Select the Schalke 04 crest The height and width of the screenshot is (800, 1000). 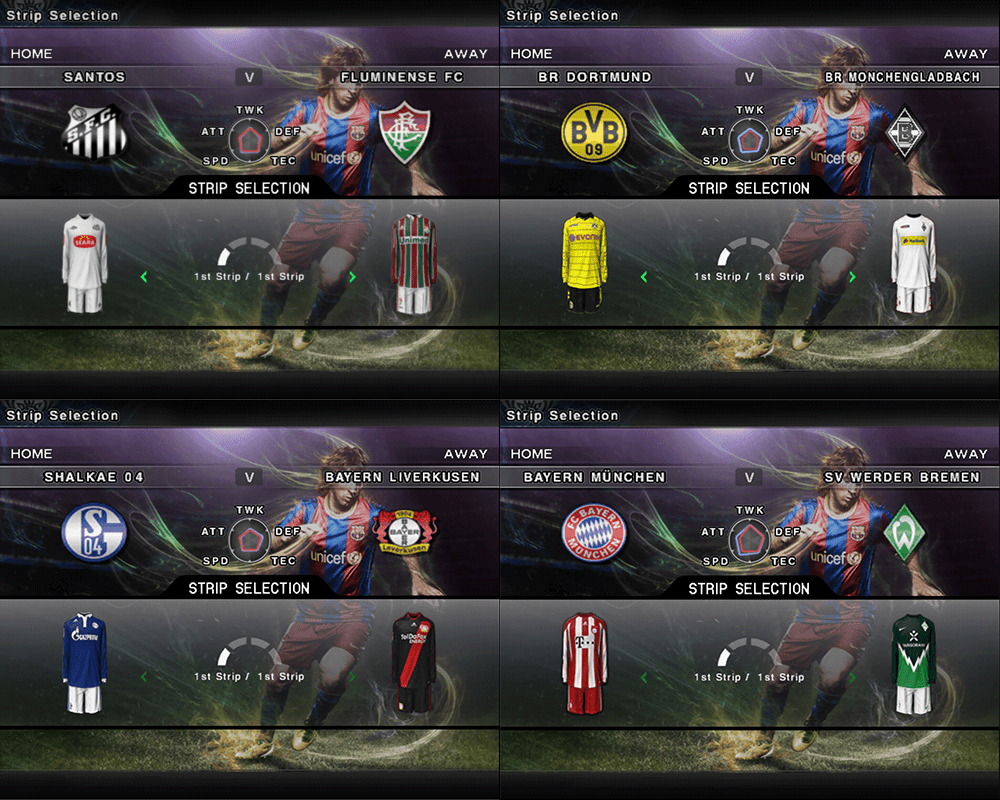(x=92, y=533)
